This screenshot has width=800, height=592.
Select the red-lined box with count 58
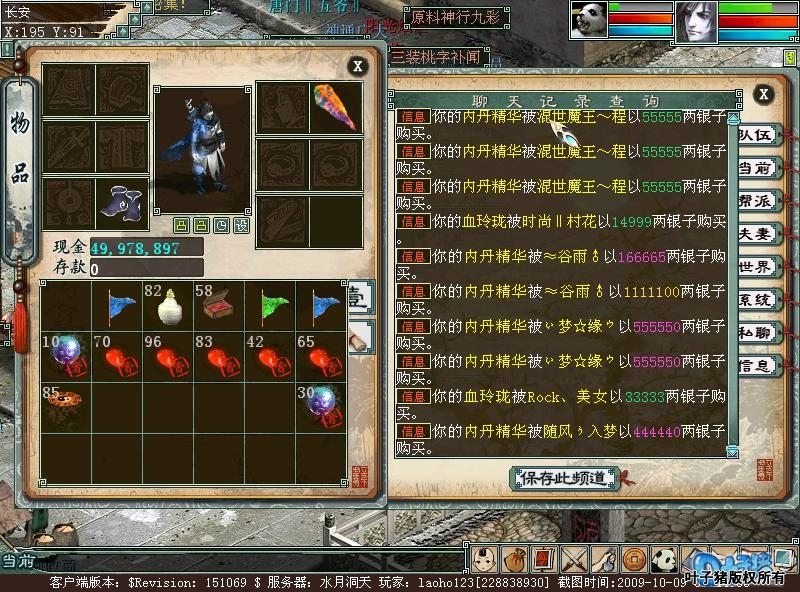coord(219,306)
